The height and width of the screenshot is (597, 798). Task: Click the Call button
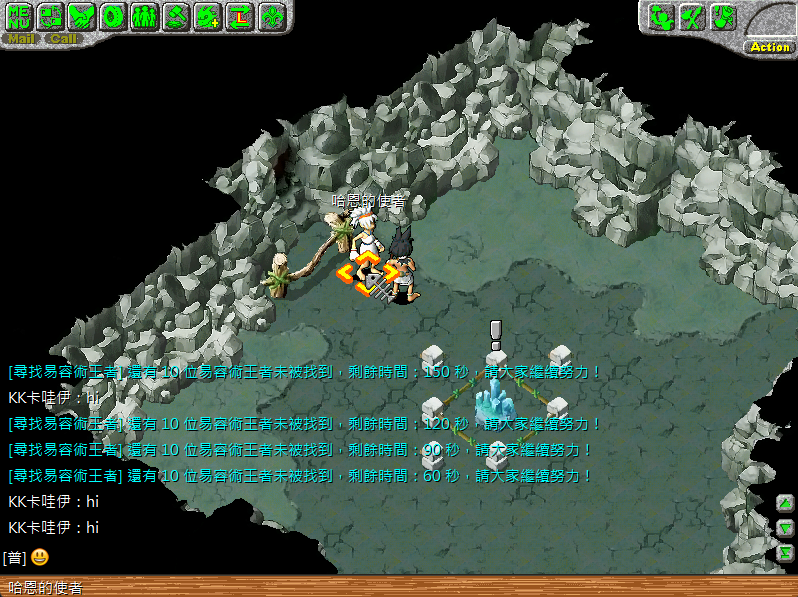coord(63,39)
